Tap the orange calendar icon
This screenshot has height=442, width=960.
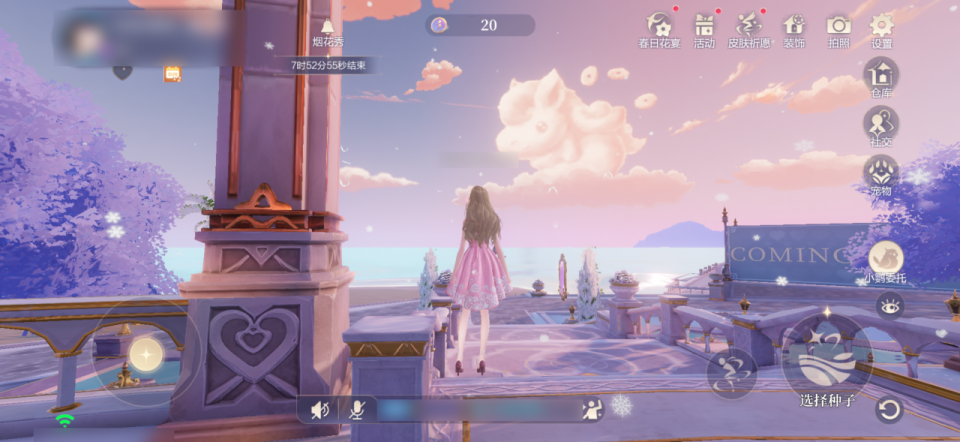tap(172, 72)
